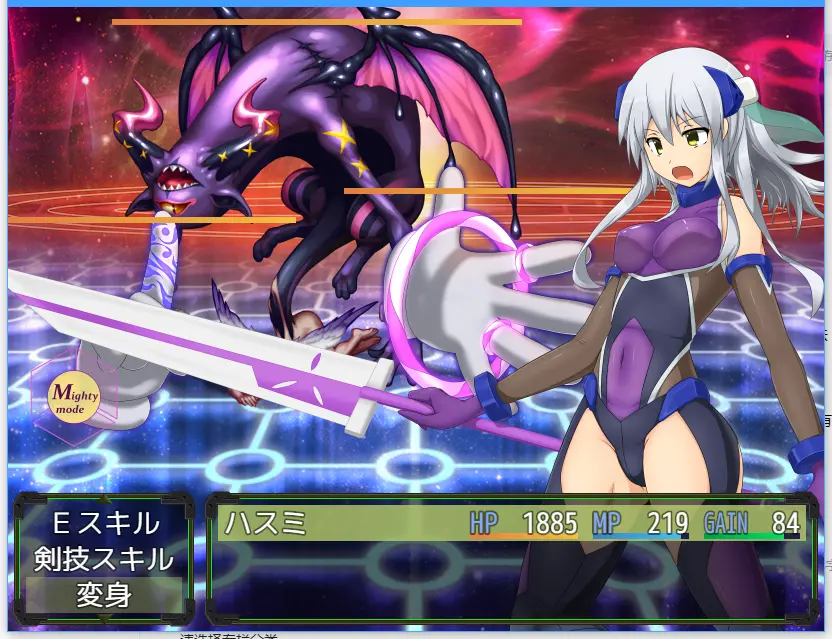Choose the 剣技スキル command
Image resolution: width=832 pixels, height=639 pixels.
[104, 559]
